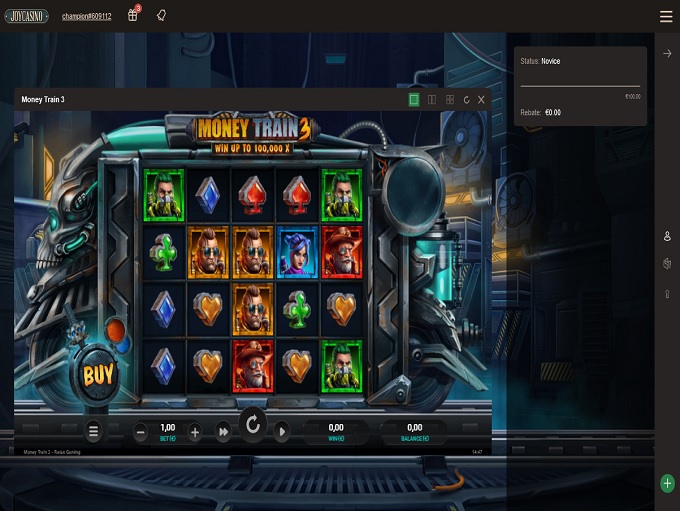Close the Money Train 3 game window

tap(481, 100)
